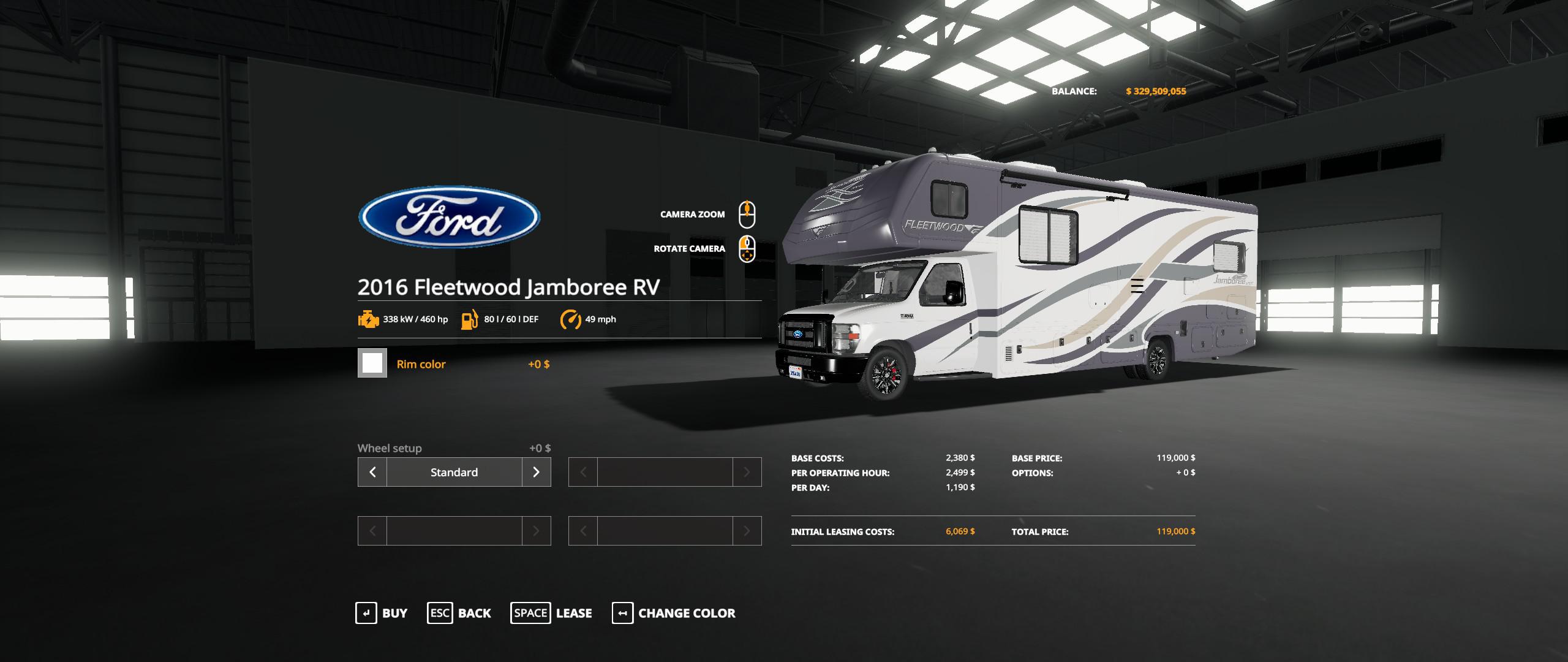
Task: Select the white rim color swatch
Action: click(x=372, y=363)
